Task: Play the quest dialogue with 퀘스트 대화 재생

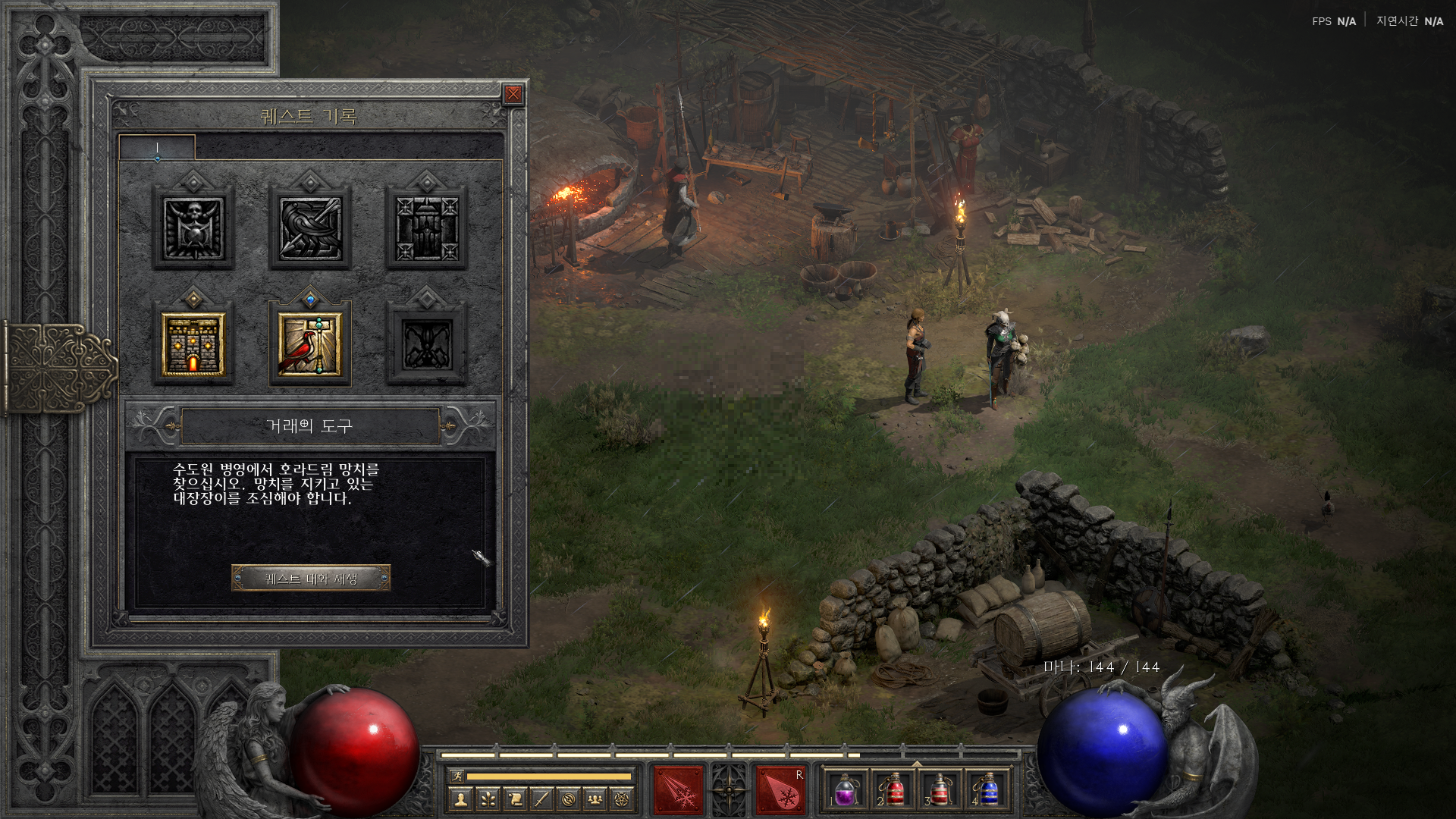Action: 311,579
